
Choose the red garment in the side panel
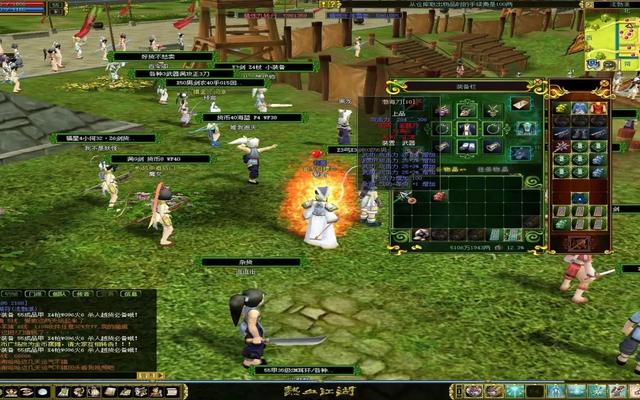point(598,108)
